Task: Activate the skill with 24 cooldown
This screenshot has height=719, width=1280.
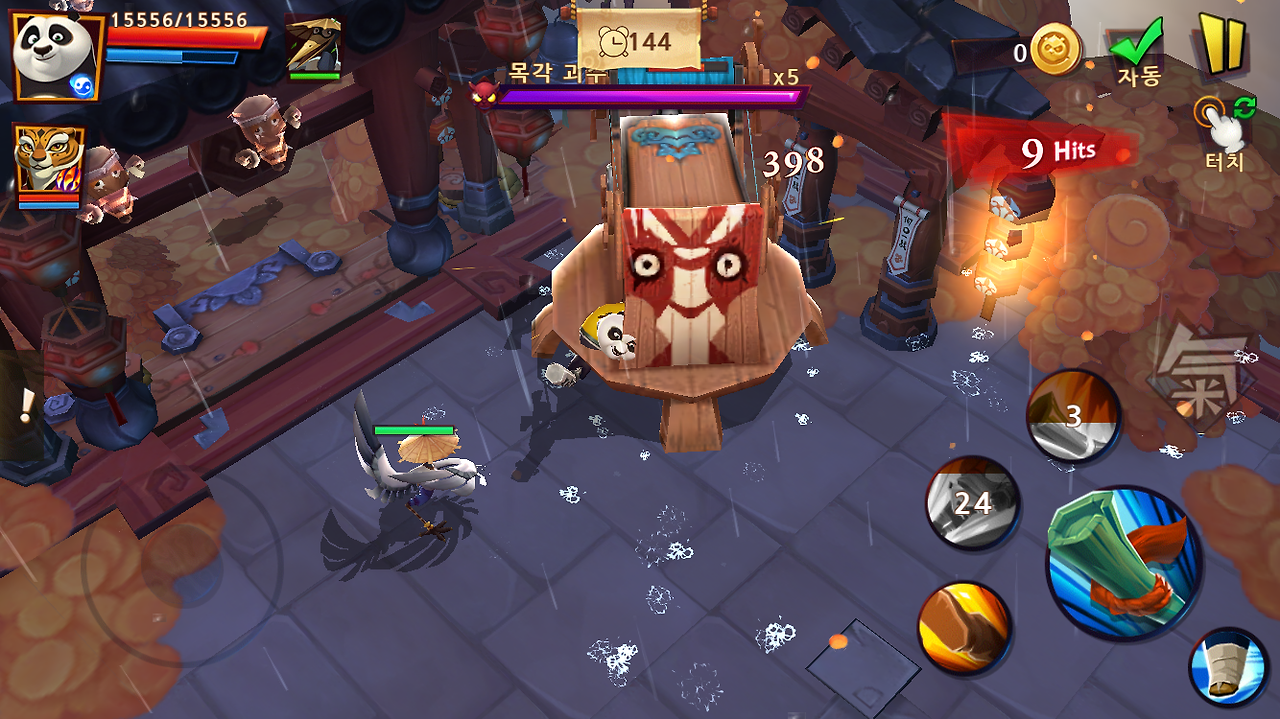Action: (x=972, y=503)
